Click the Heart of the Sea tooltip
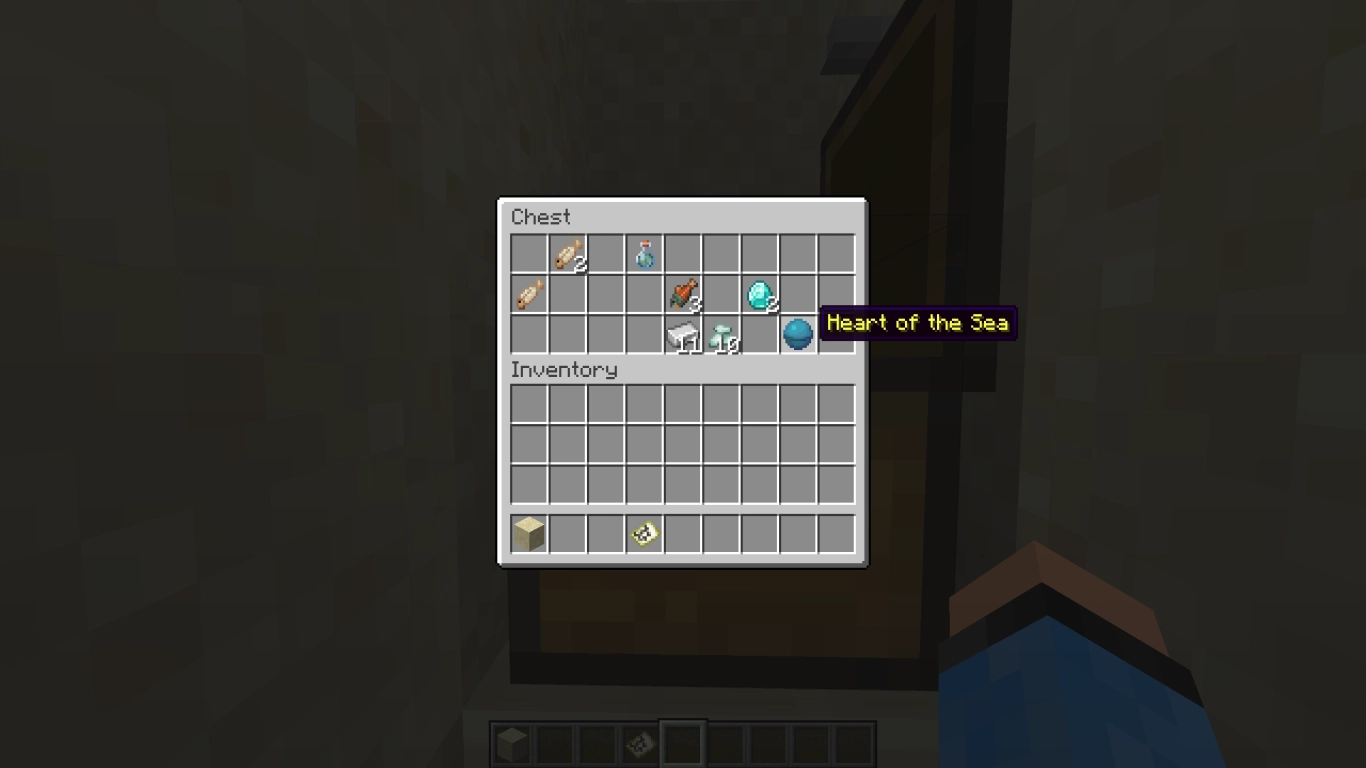Screen dimensions: 1366x768 pyautogui.click(x=916, y=323)
